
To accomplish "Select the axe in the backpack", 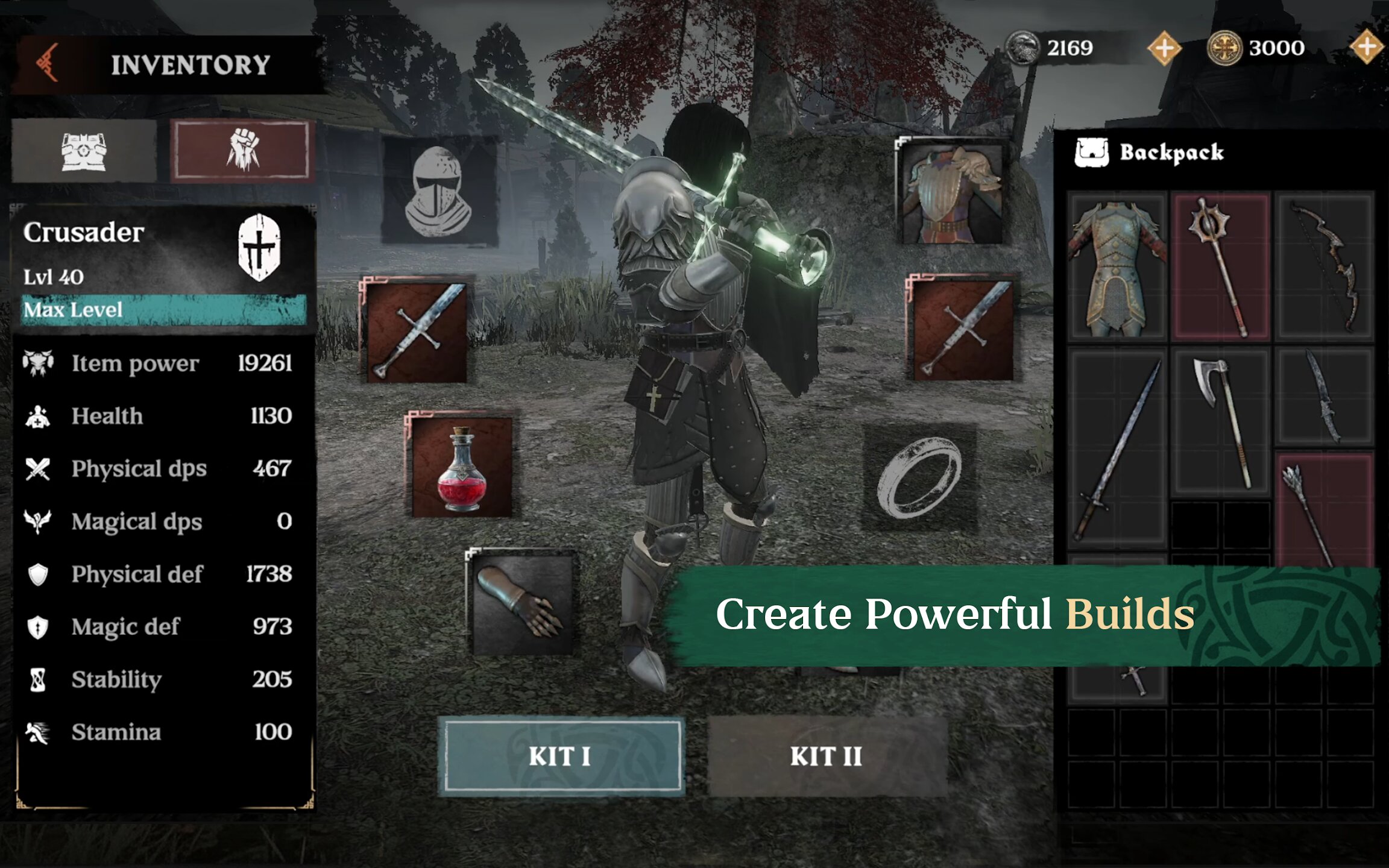I will 1220,422.
